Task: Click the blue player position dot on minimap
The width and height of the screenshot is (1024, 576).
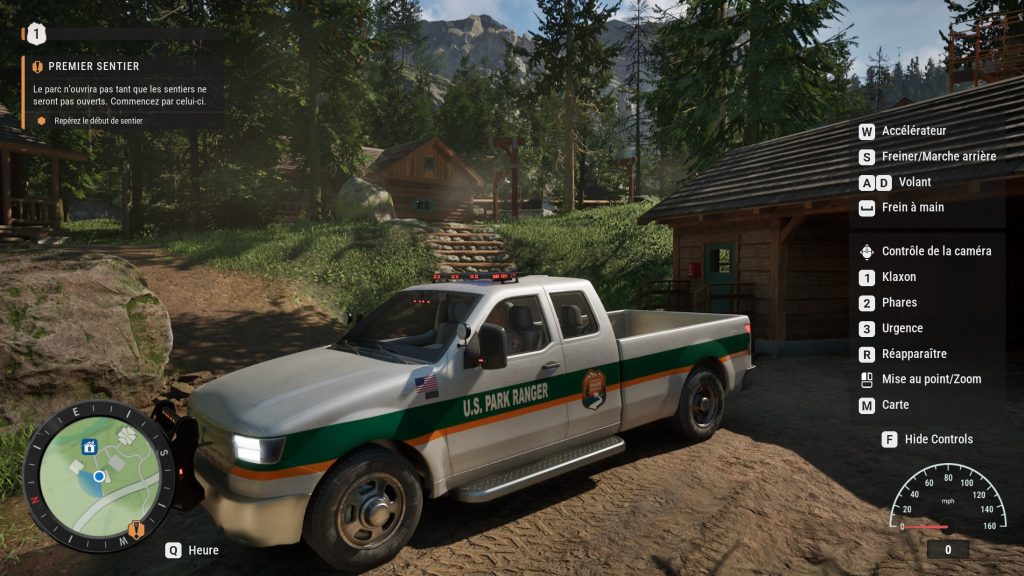Action: coord(99,477)
